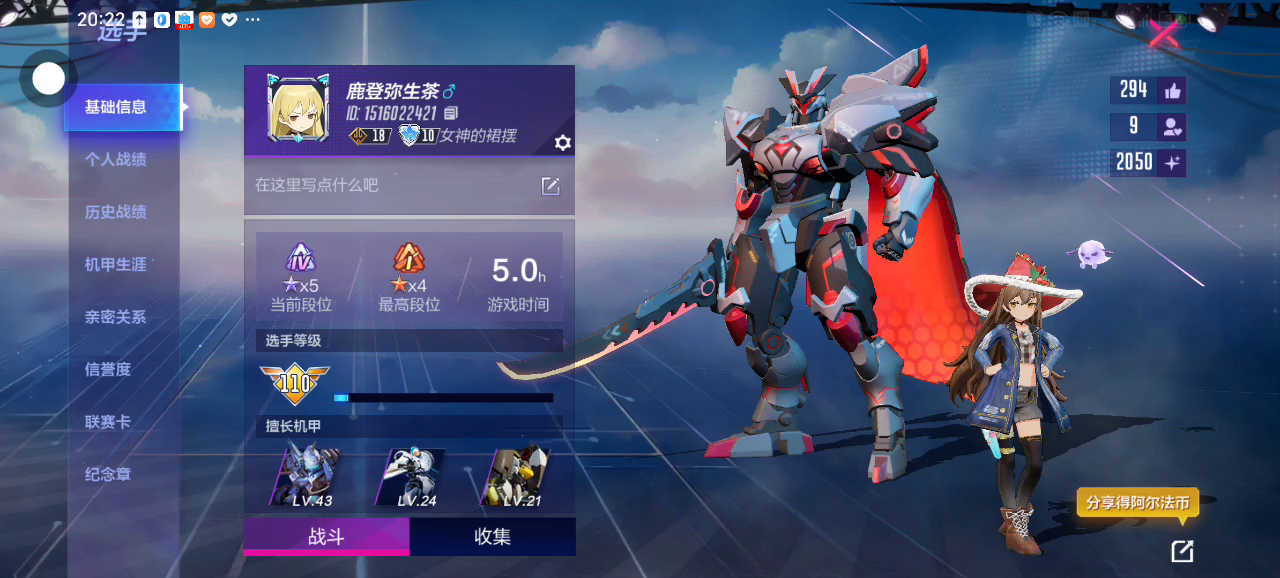Share profile via the bottom-right share icon
1280x578 pixels.
pyautogui.click(x=1182, y=550)
